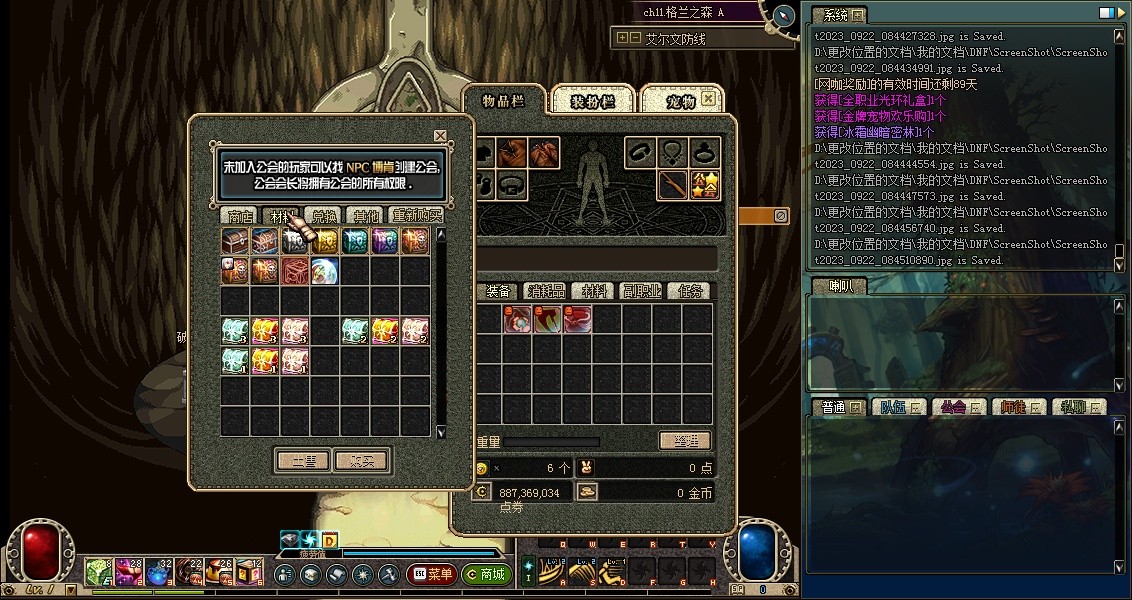Select the red patterned cube item
Viewport: 1132px width, 600px height.
tap(295, 271)
